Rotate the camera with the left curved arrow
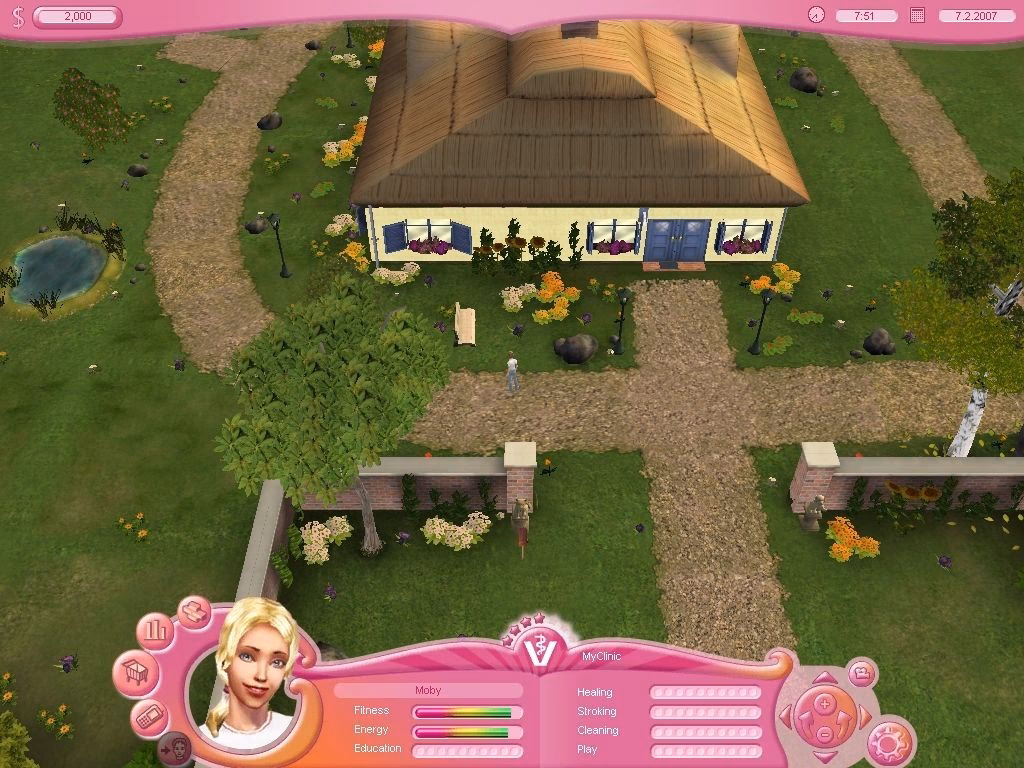Image resolution: width=1024 pixels, height=768 pixels. (x=805, y=718)
